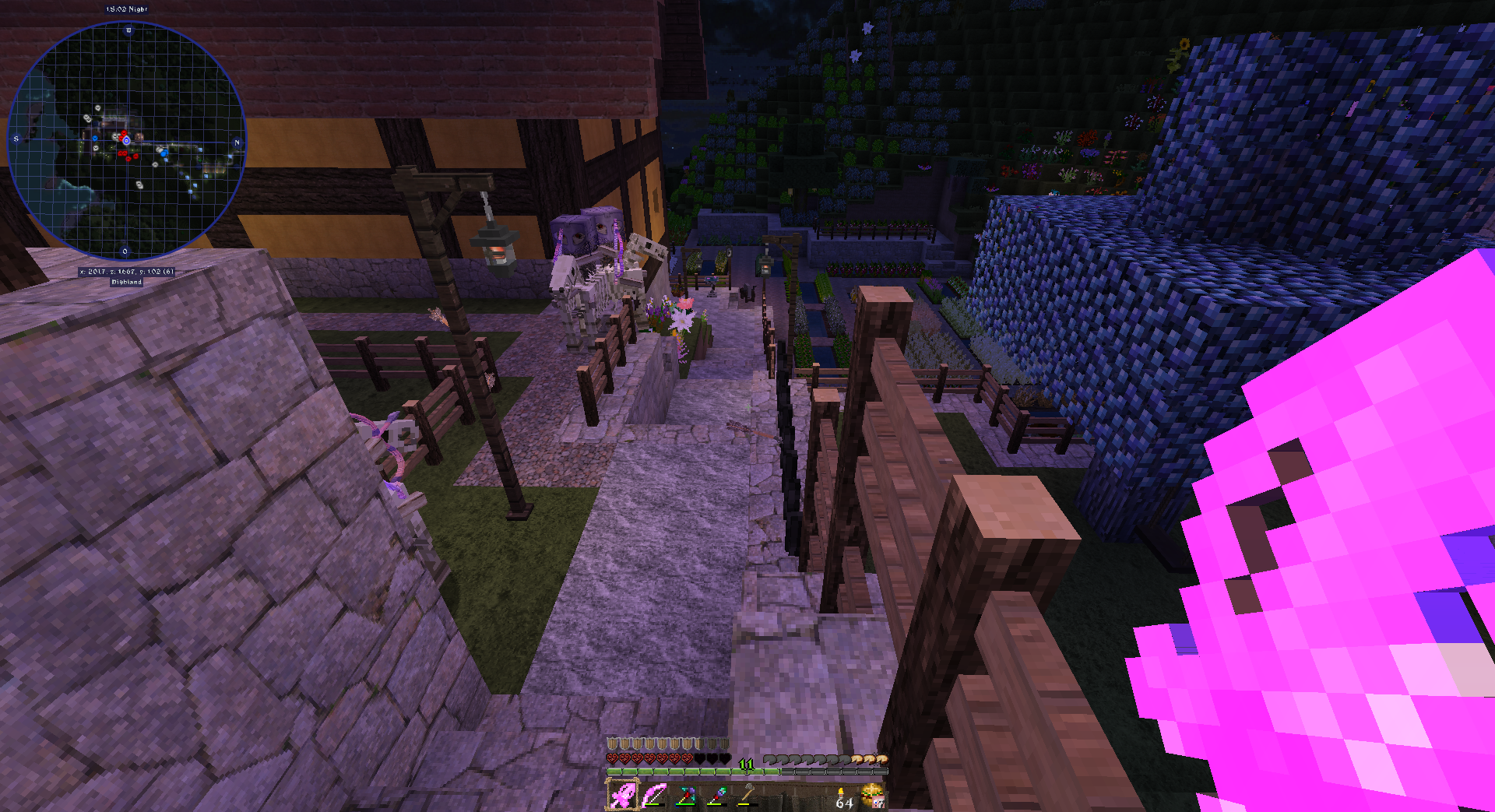
Task: Choose the burger food hotbar slot
Action: point(873,796)
